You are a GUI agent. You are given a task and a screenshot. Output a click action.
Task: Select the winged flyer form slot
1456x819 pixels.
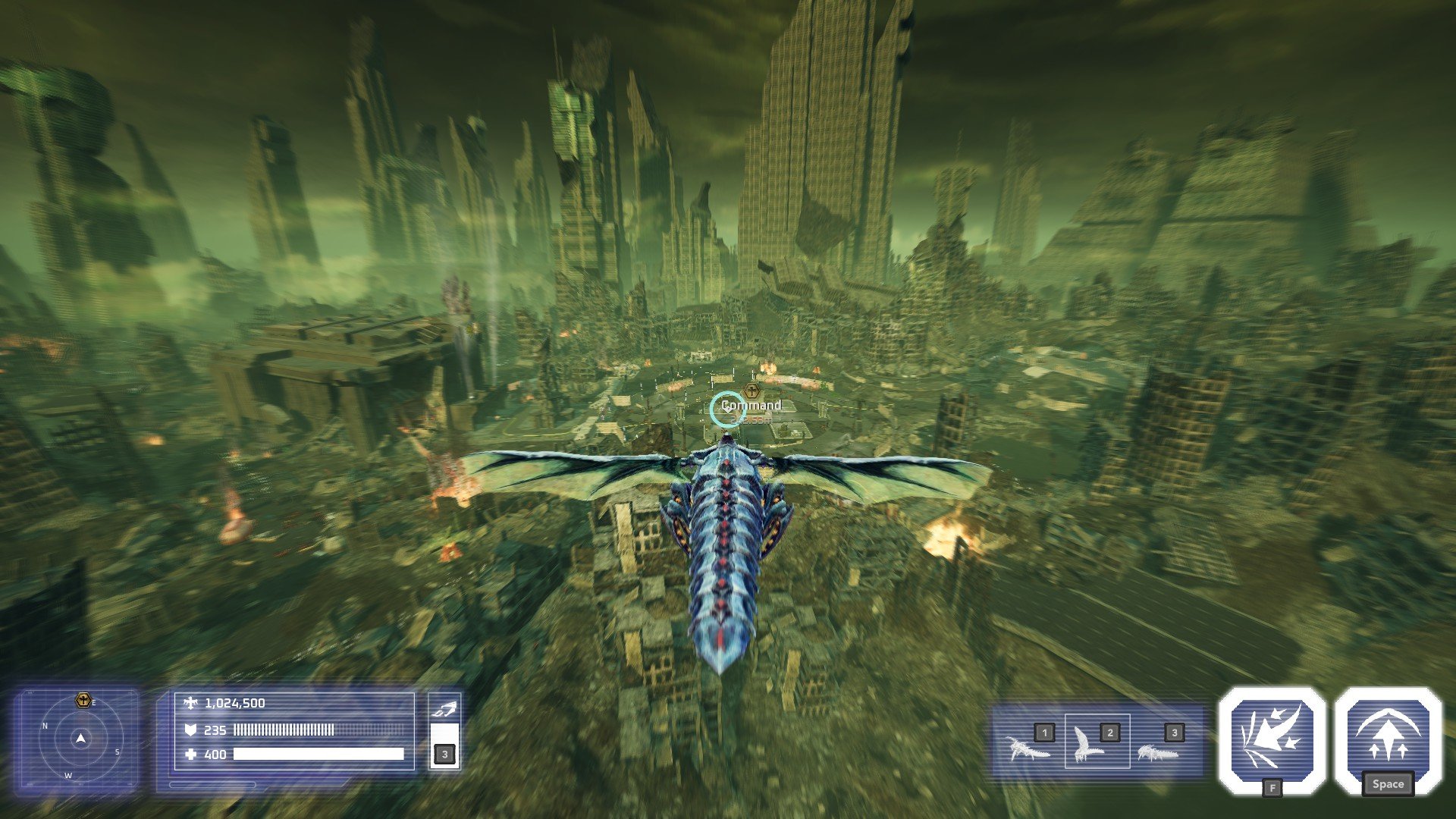(1097, 742)
